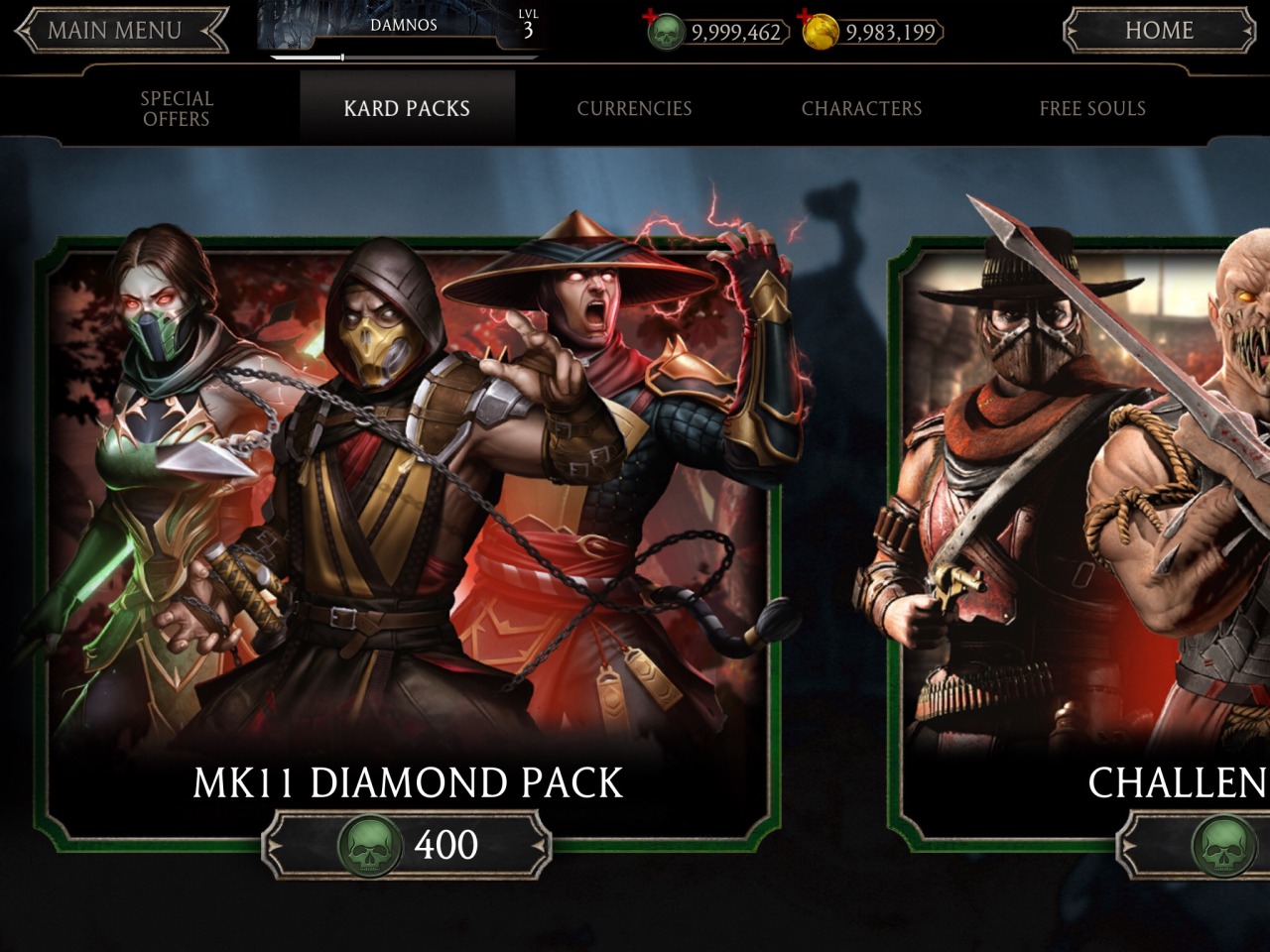The image size is (1270, 952).
Task: Select the Kard Packs tab
Action: 407,108
